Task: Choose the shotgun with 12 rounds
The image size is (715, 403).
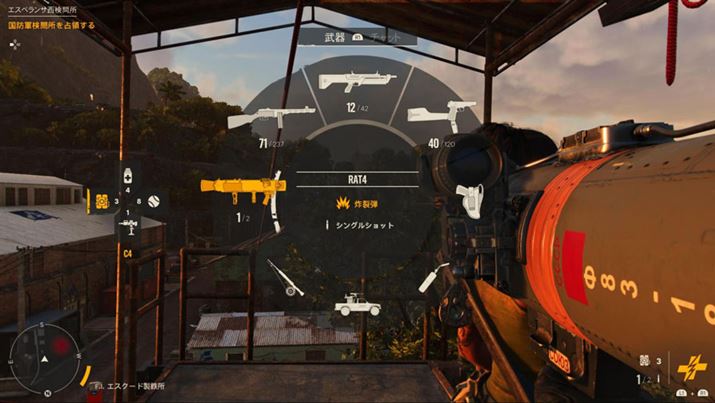Action: [x=356, y=82]
